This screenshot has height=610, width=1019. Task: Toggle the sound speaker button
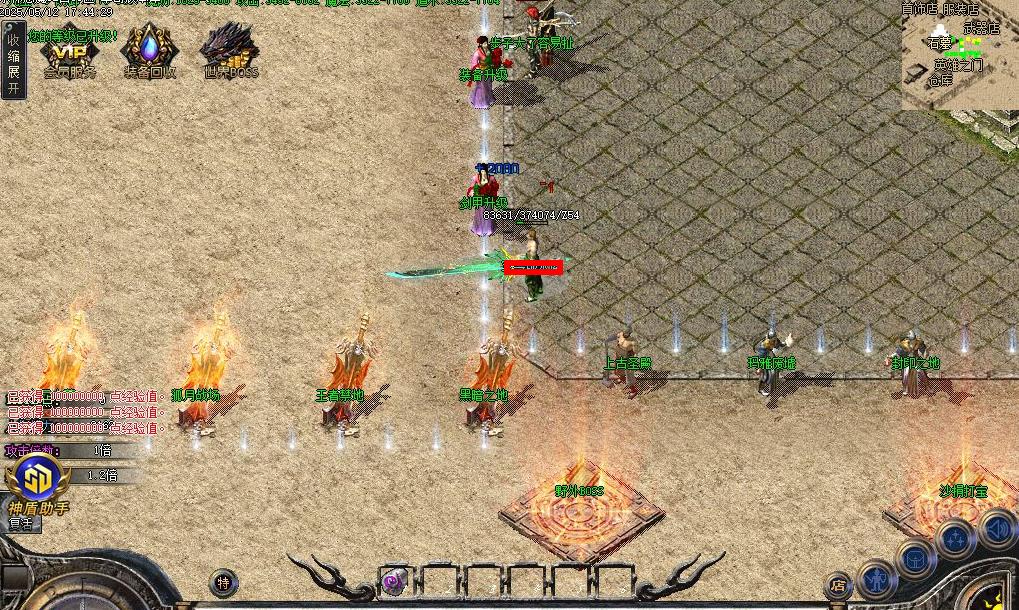click(997, 527)
